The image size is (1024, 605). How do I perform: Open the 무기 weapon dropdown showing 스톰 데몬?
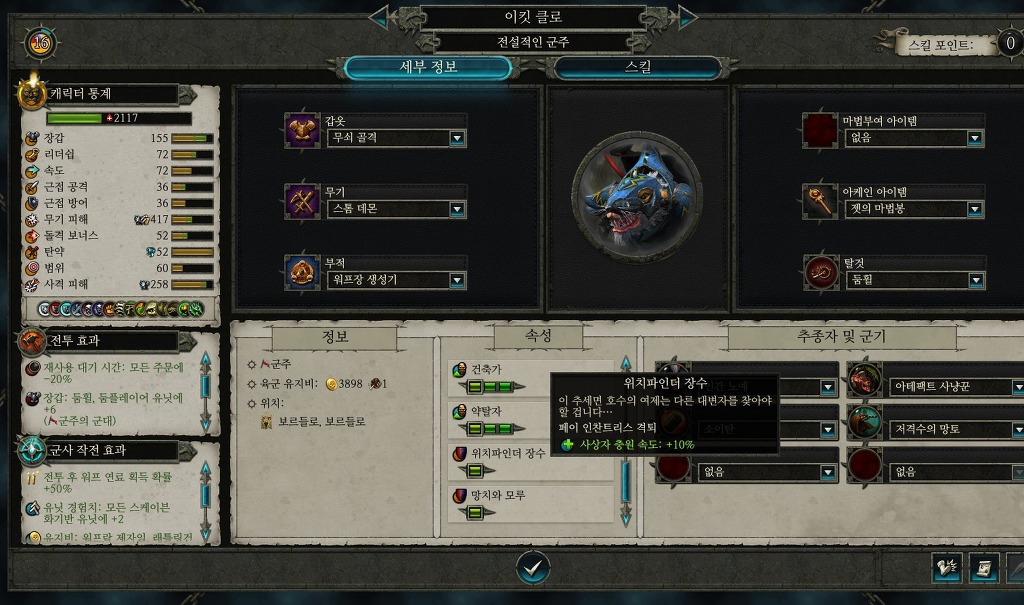click(x=457, y=209)
